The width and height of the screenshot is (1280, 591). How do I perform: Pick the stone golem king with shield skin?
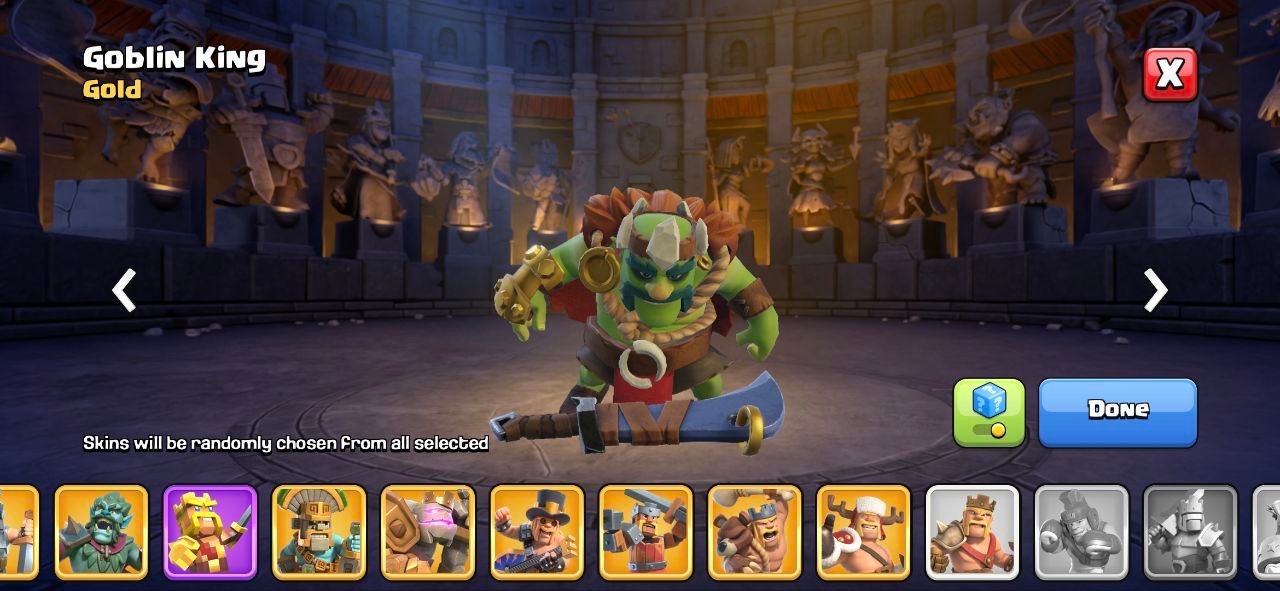coord(428,532)
